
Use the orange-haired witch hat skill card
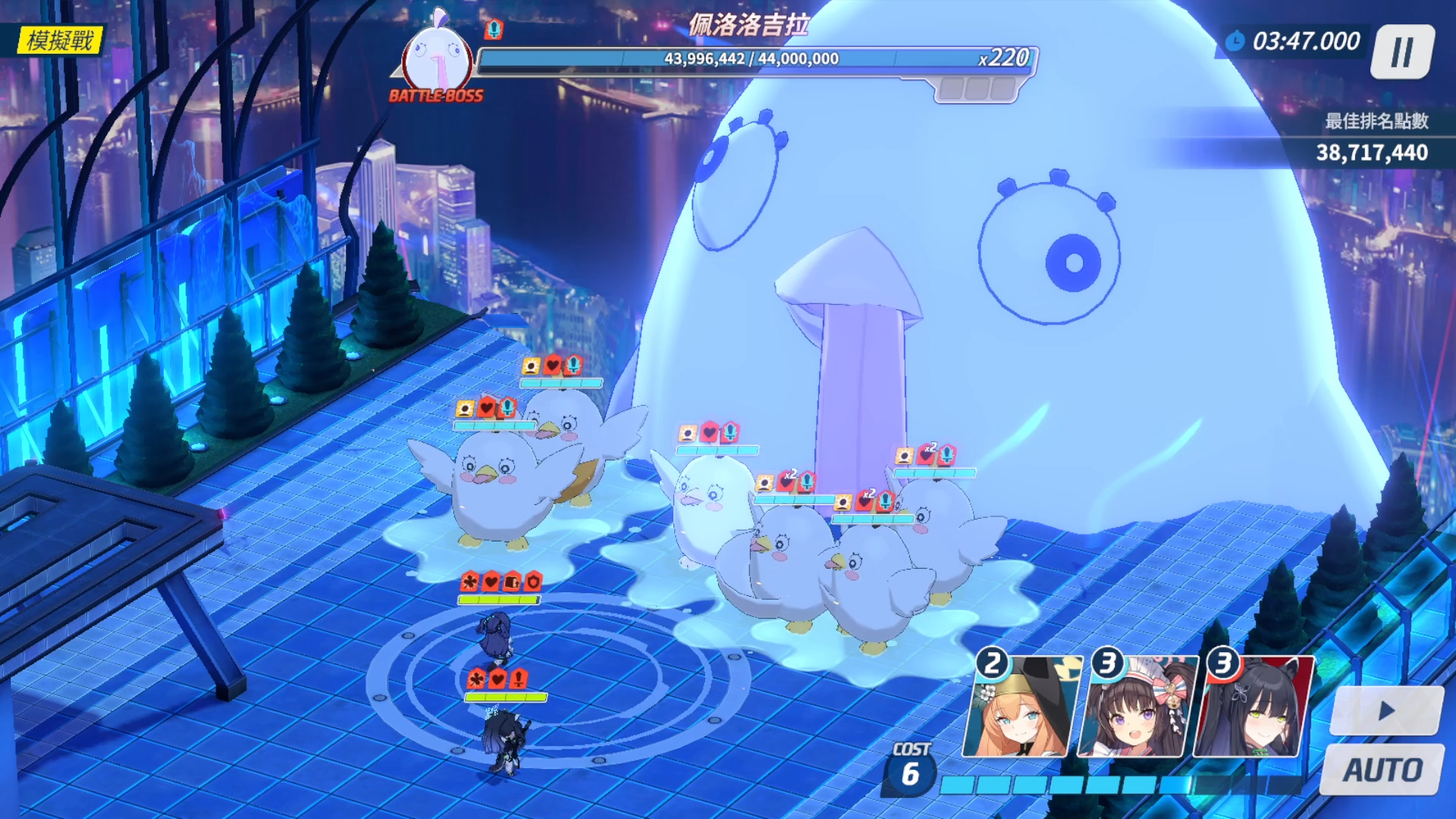tap(1020, 708)
